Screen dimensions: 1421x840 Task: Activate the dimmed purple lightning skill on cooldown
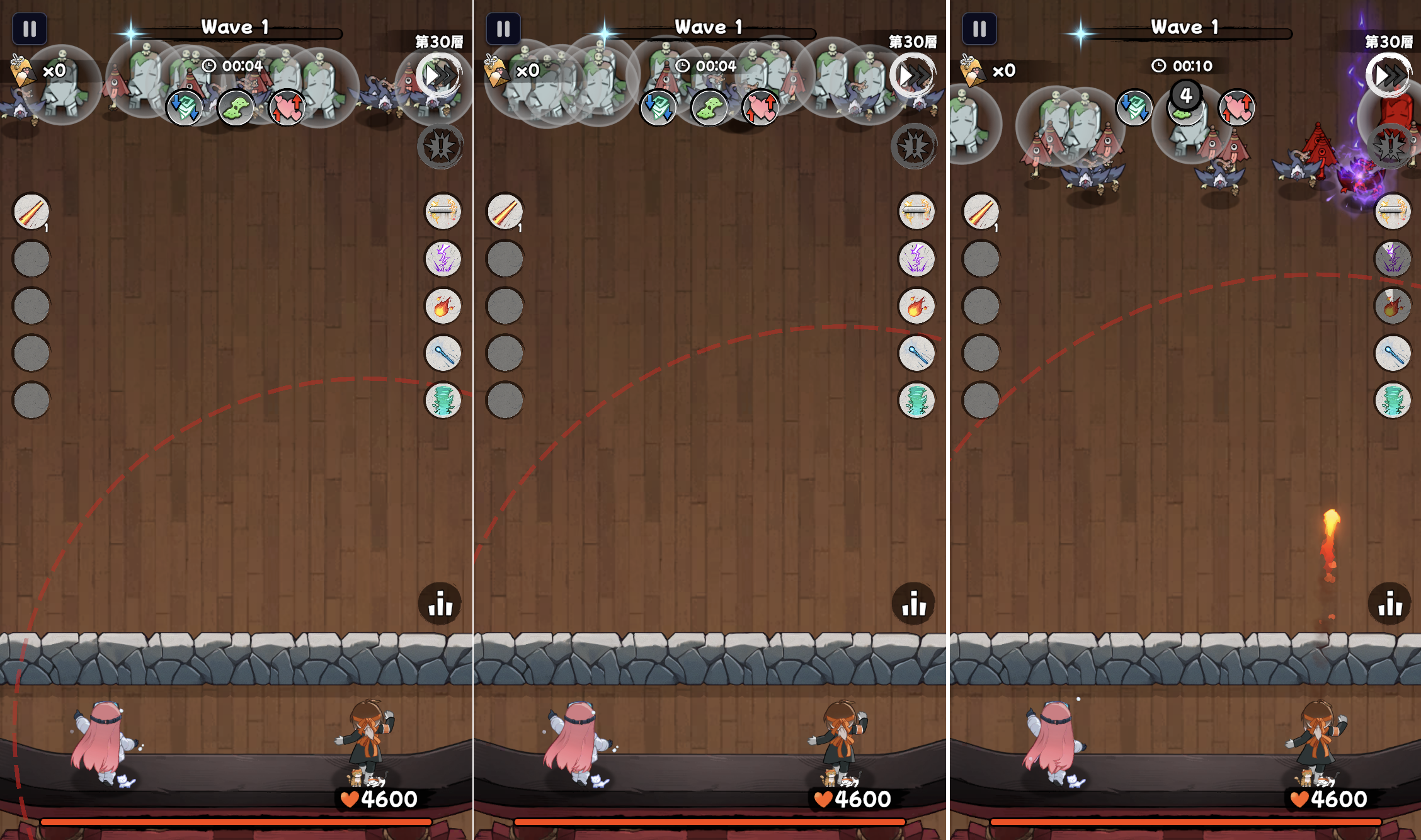[x=1393, y=259]
